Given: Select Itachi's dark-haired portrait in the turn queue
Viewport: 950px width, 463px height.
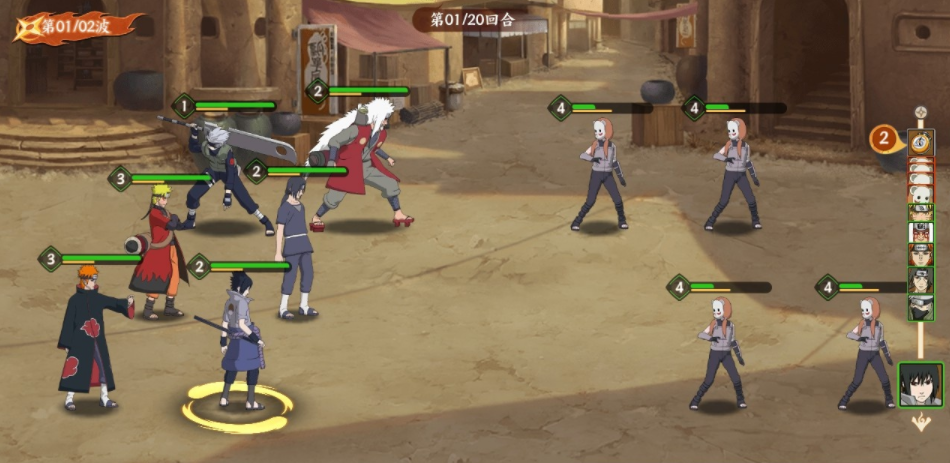Looking at the screenshot, I should coord(920,280).
